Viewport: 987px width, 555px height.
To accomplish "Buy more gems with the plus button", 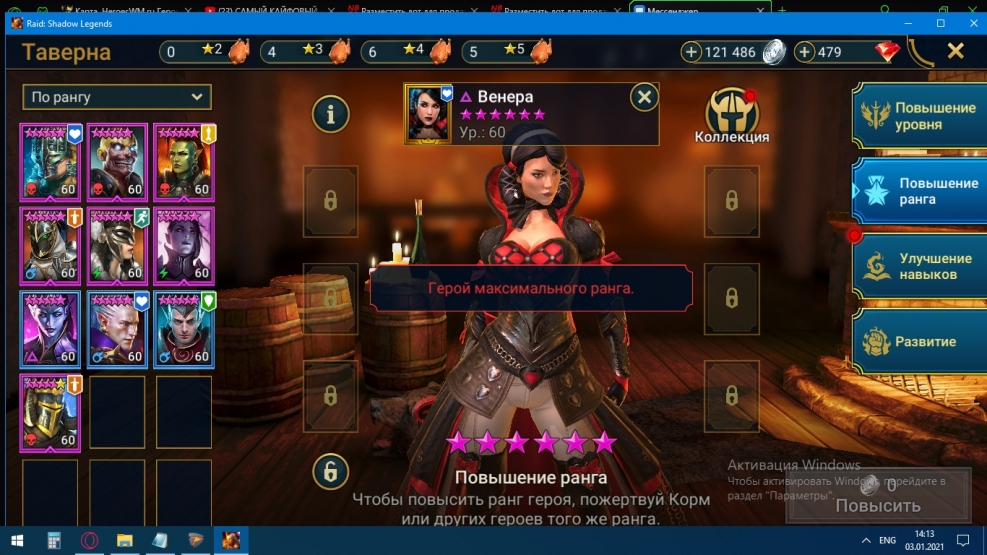I will [805, 52].
